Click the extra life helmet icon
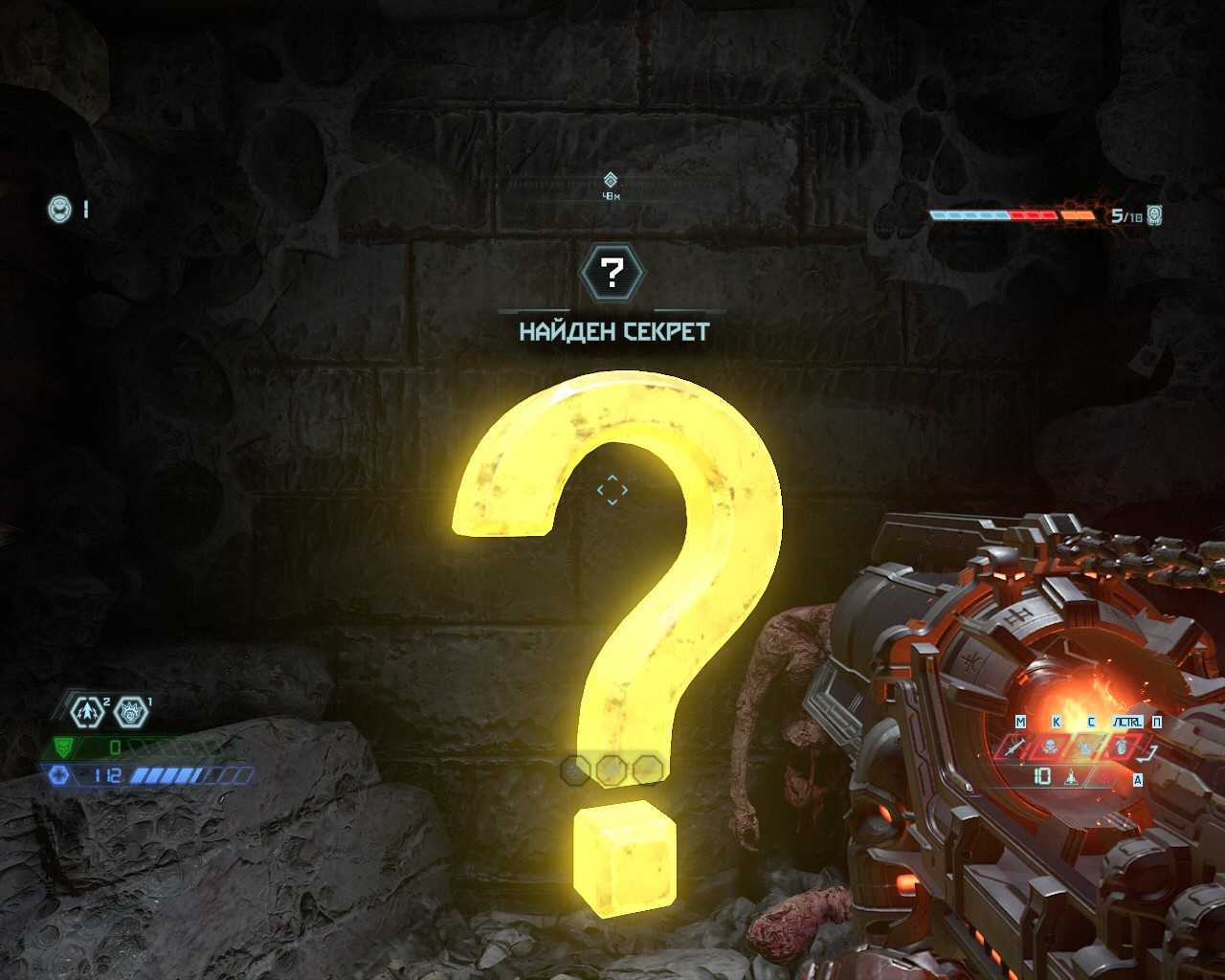The image size is (1225, 980). coord(59,209)
